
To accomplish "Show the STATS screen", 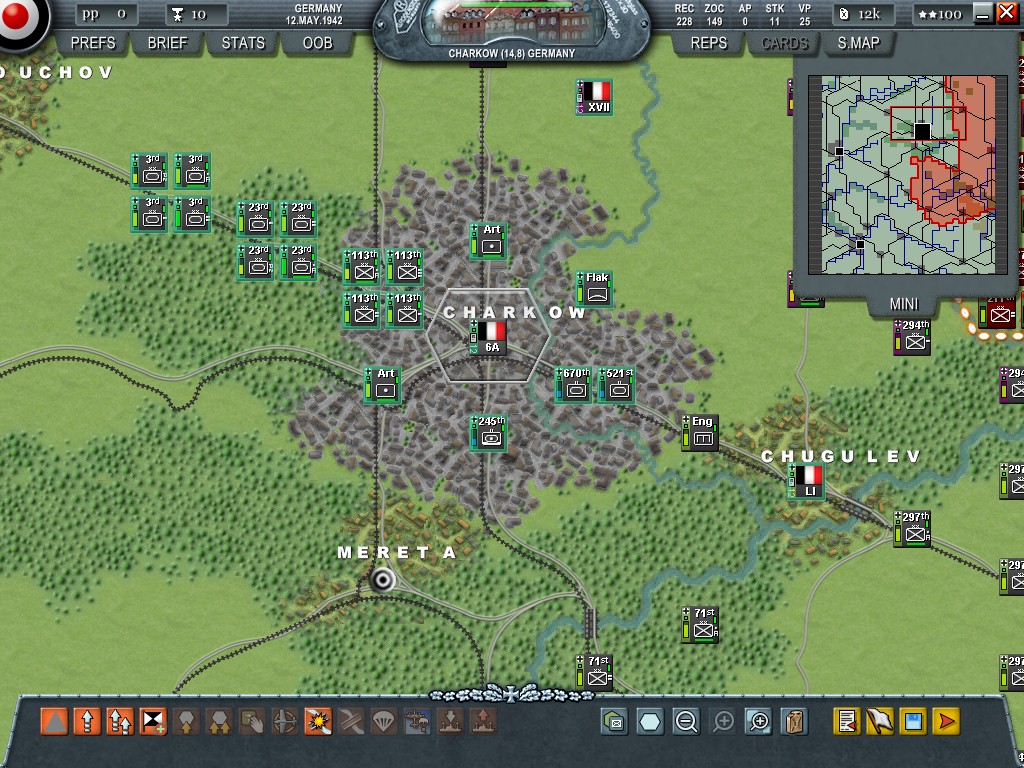I will click(x=243, y=43).
